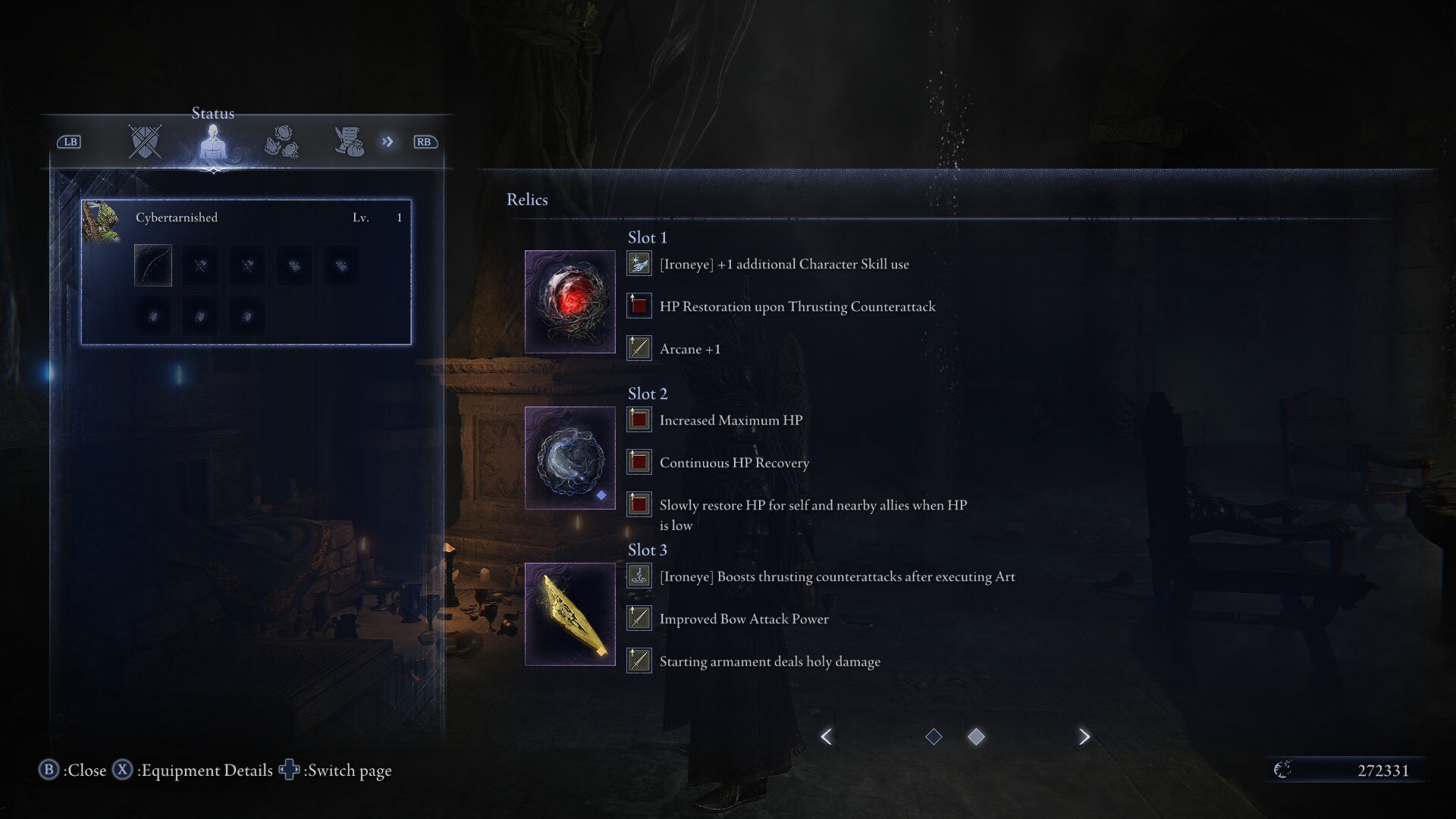
Task: Click the second page indicator diamond
Action: pos(976,736)
